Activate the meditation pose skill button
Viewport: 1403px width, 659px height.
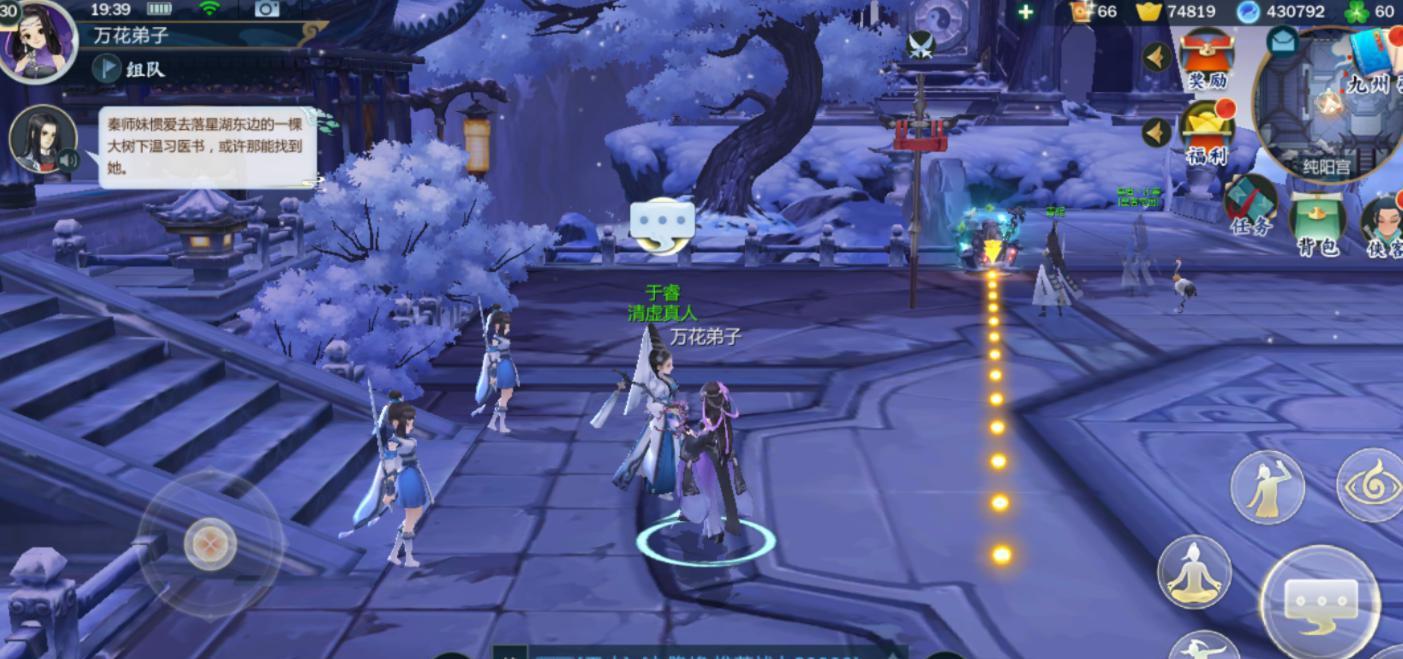(1194, 571)
